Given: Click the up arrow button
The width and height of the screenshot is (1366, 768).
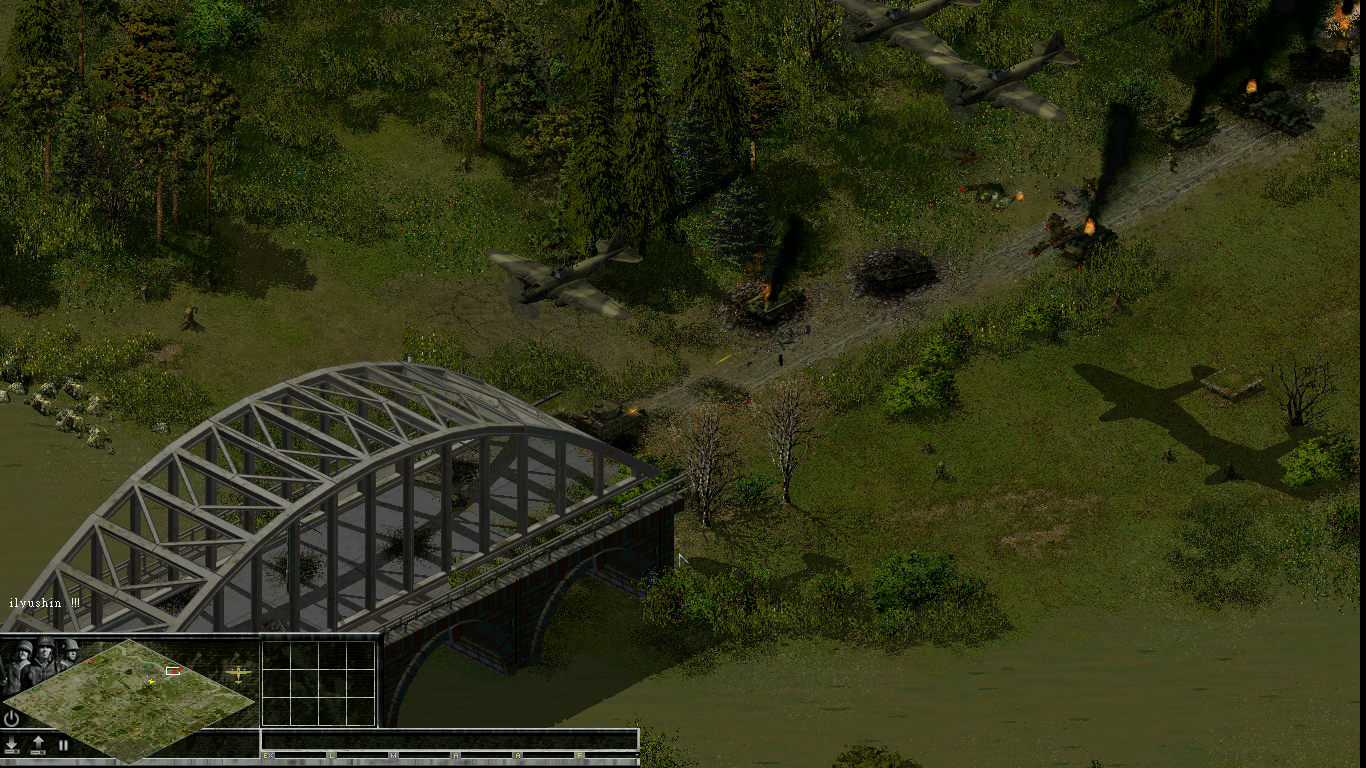Looking at the screenshot, I should (x=38, y=745).
